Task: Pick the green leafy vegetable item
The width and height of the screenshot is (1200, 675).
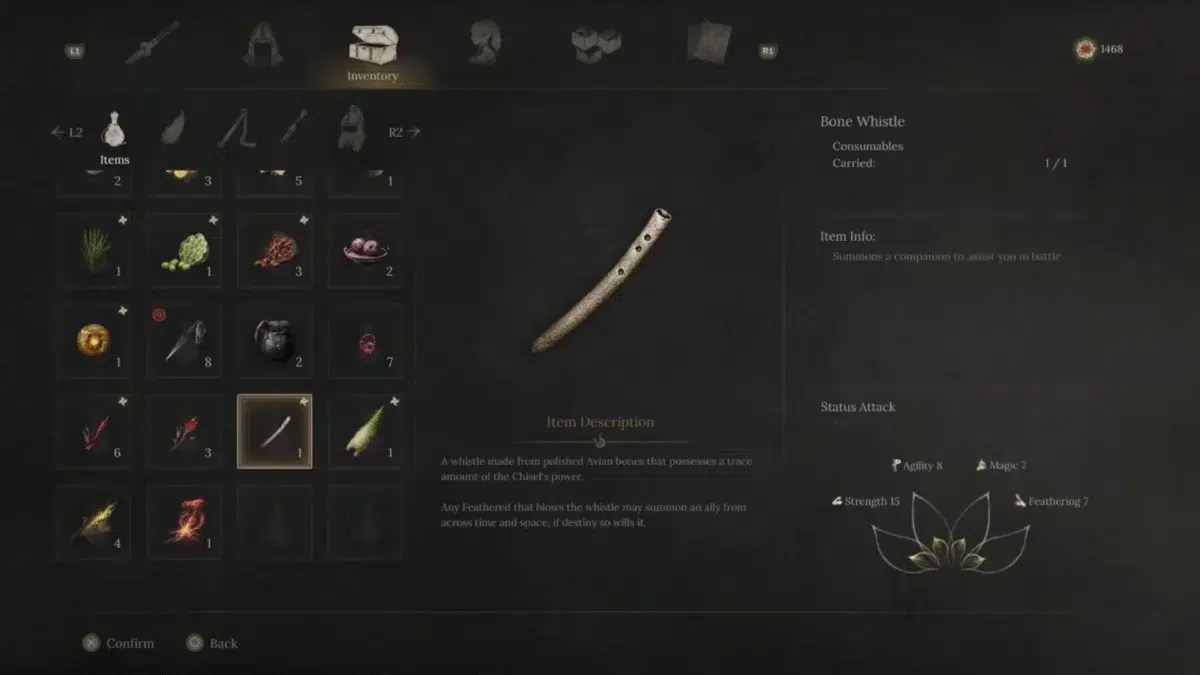Action: [184, 250]
